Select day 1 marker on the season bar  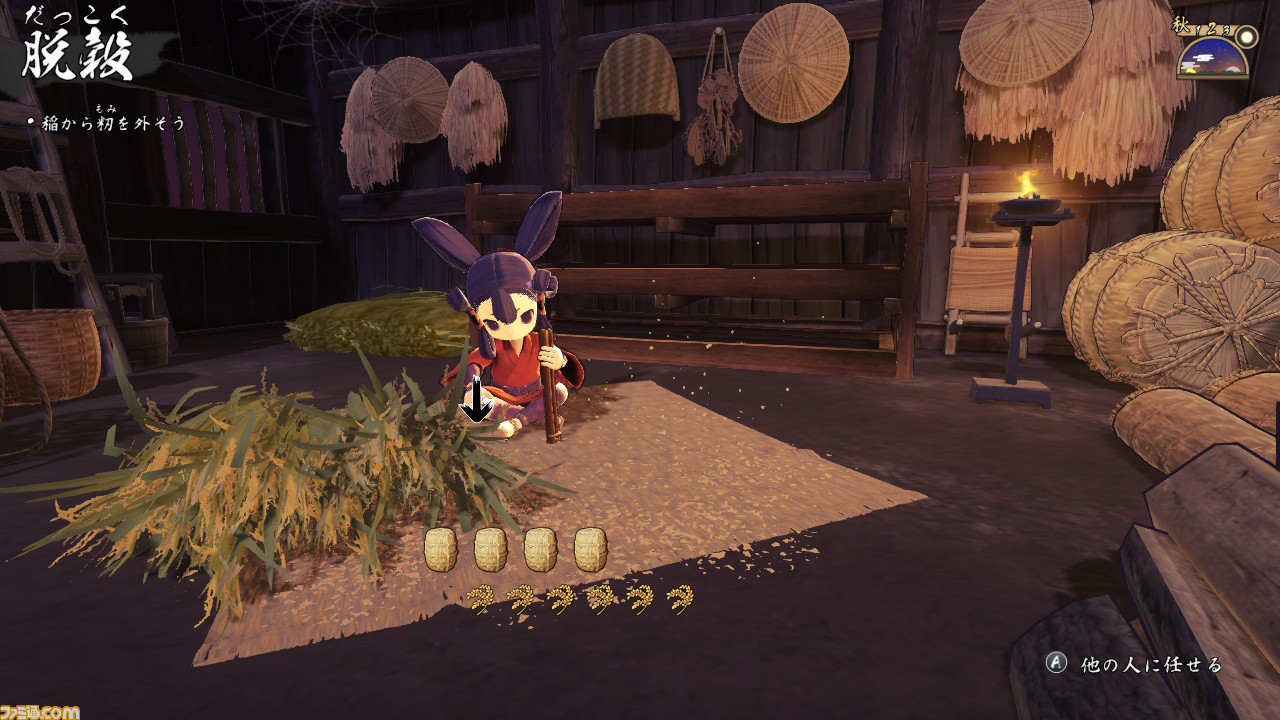click(1197, 28)
